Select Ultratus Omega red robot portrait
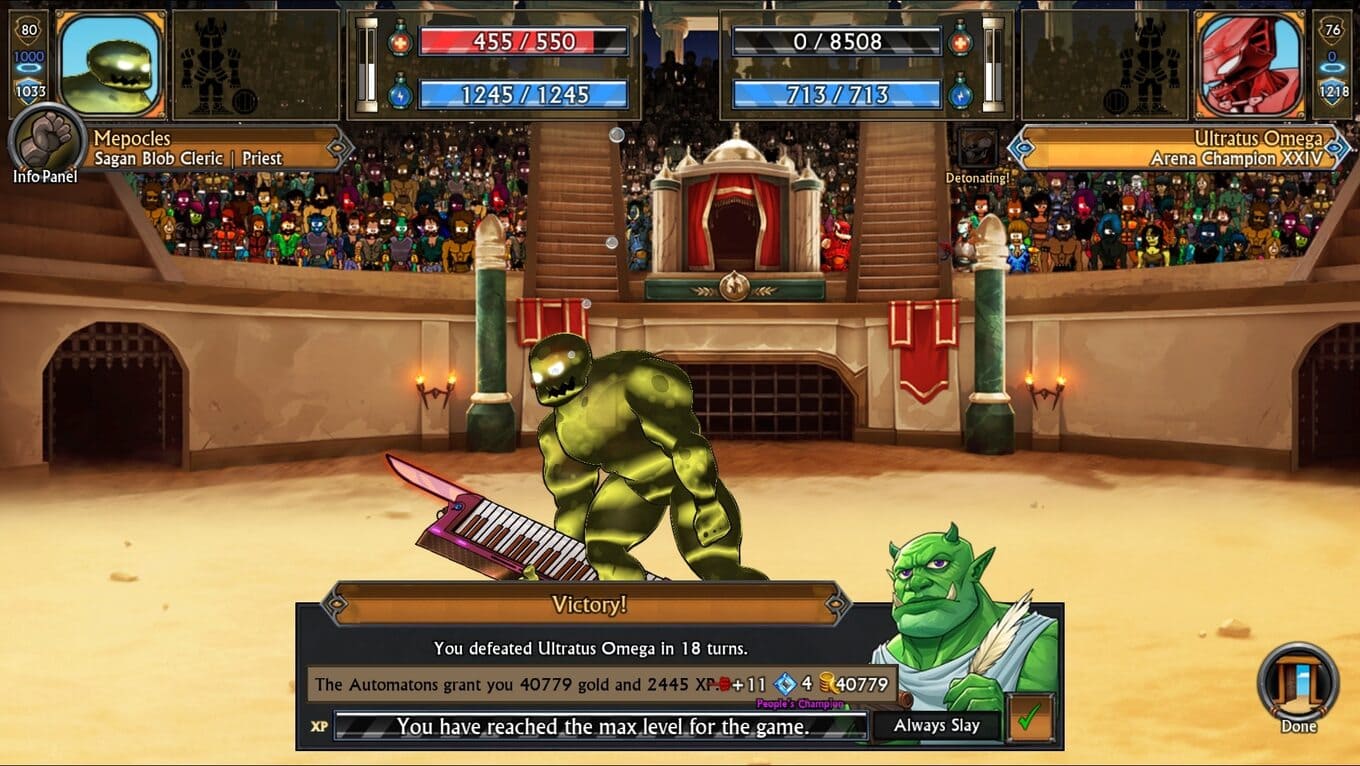 point(1249,64)
